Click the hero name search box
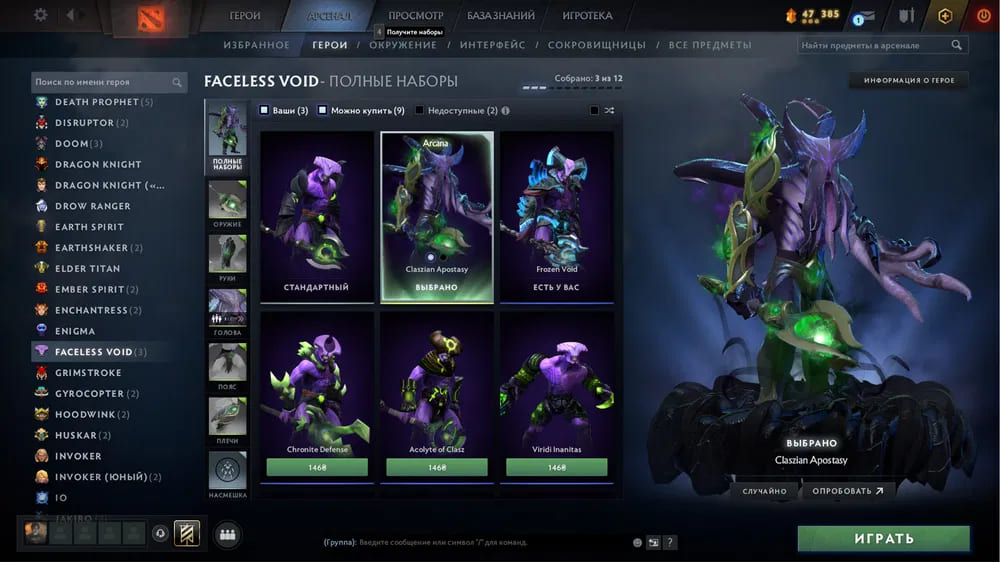Viewport: 1000px width, 562px height. point(102,82)
